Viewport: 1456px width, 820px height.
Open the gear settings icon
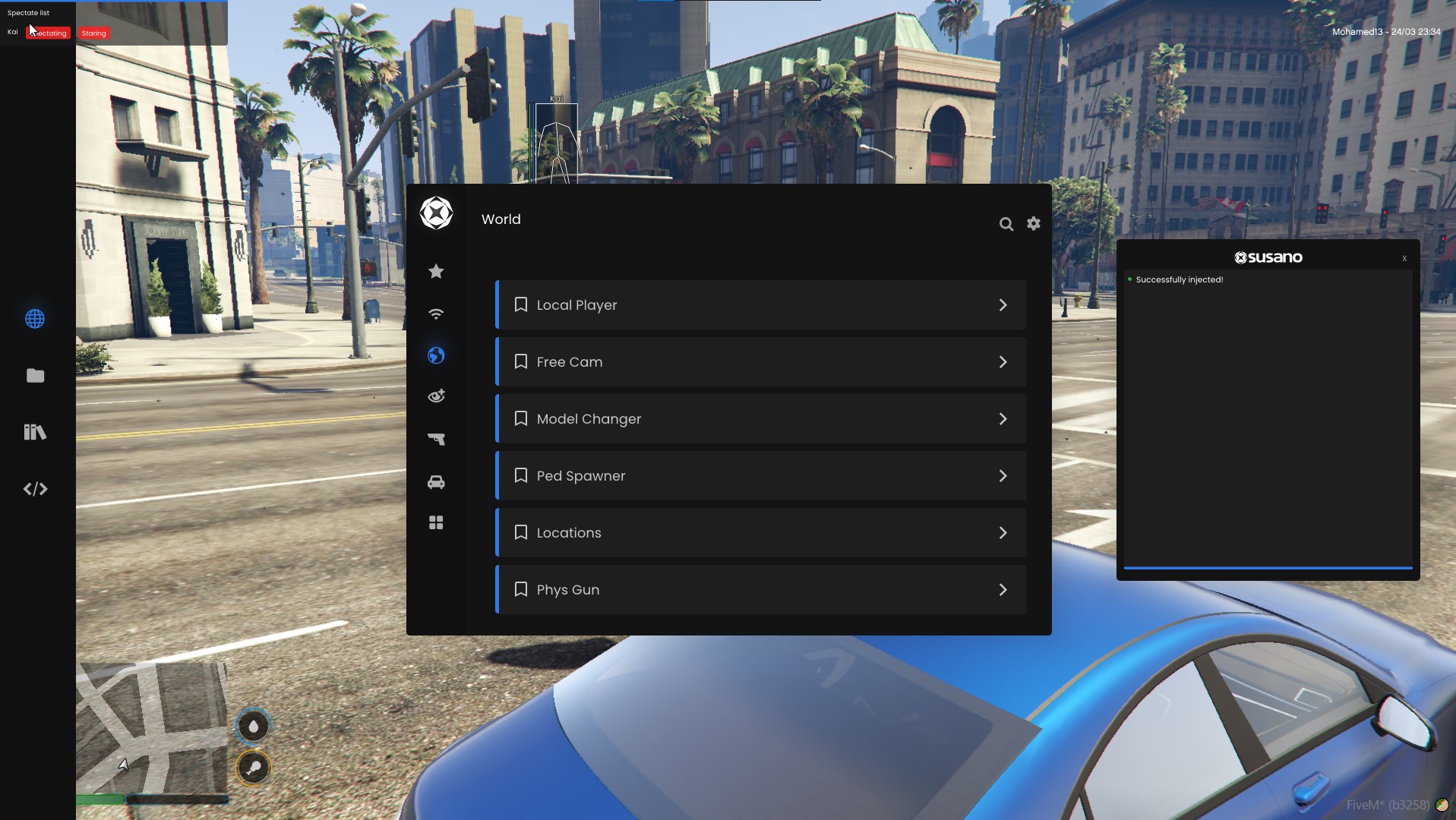1034,223
